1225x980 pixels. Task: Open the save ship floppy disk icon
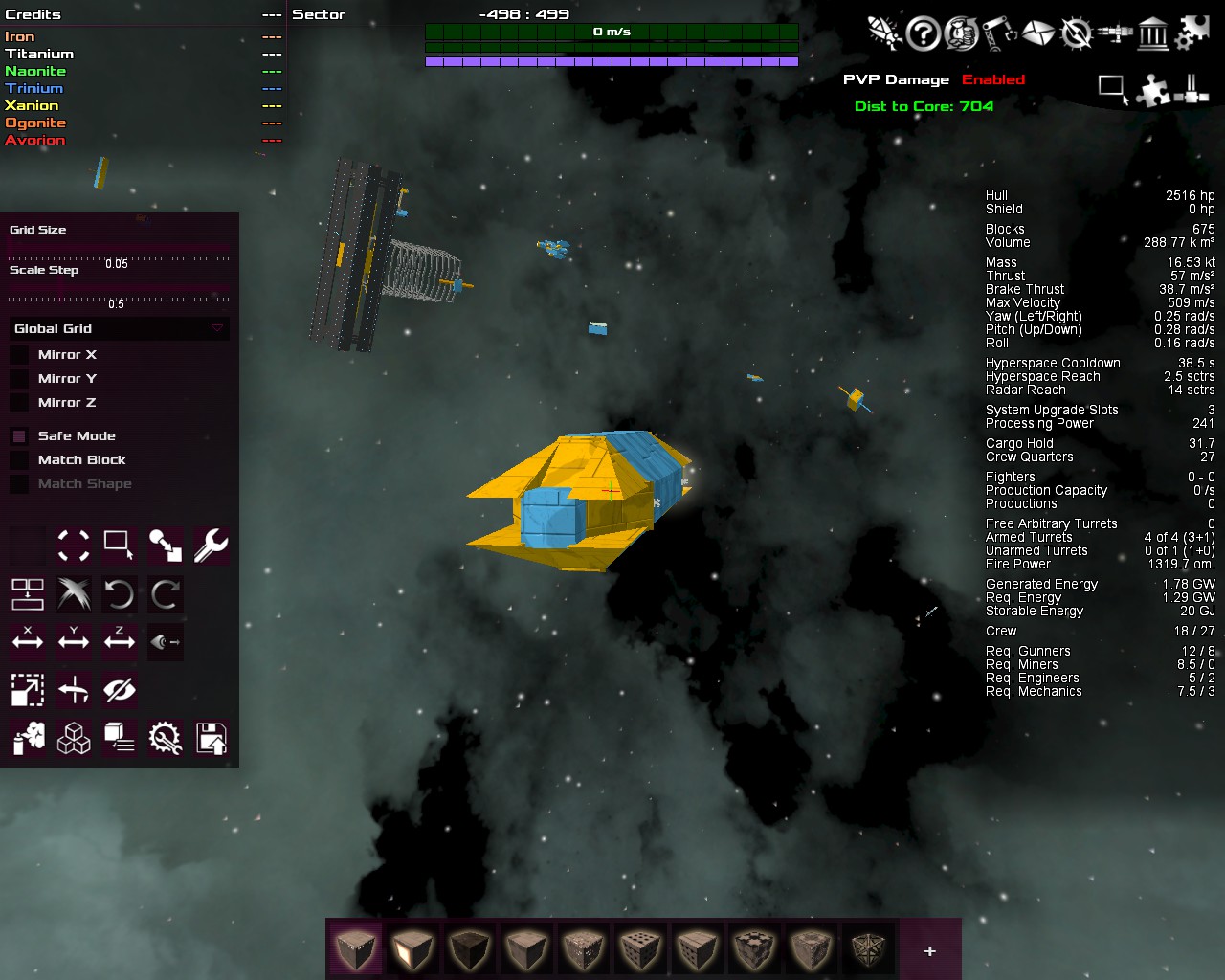point(211,738)
